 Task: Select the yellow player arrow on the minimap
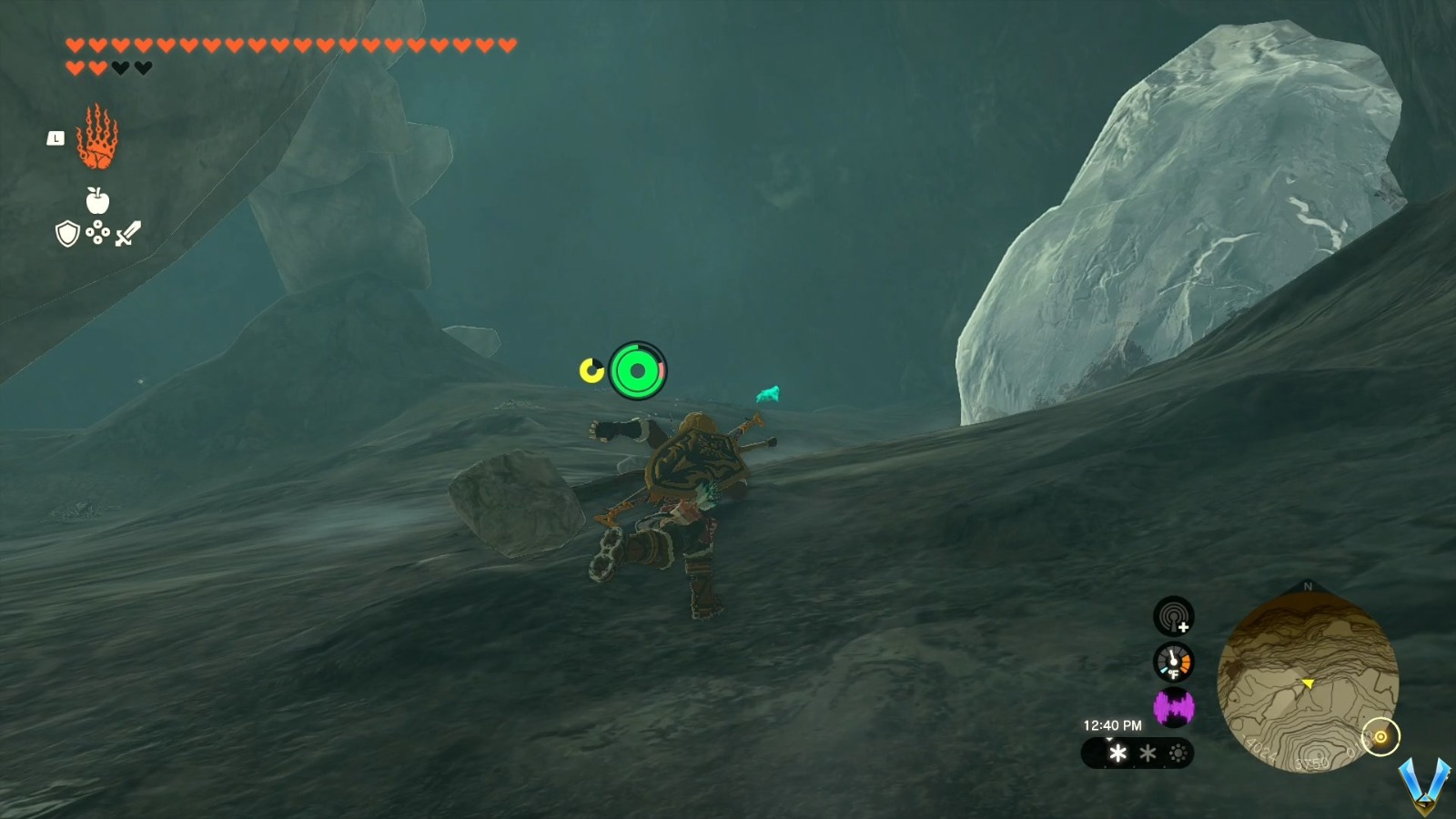(1307, 681)
